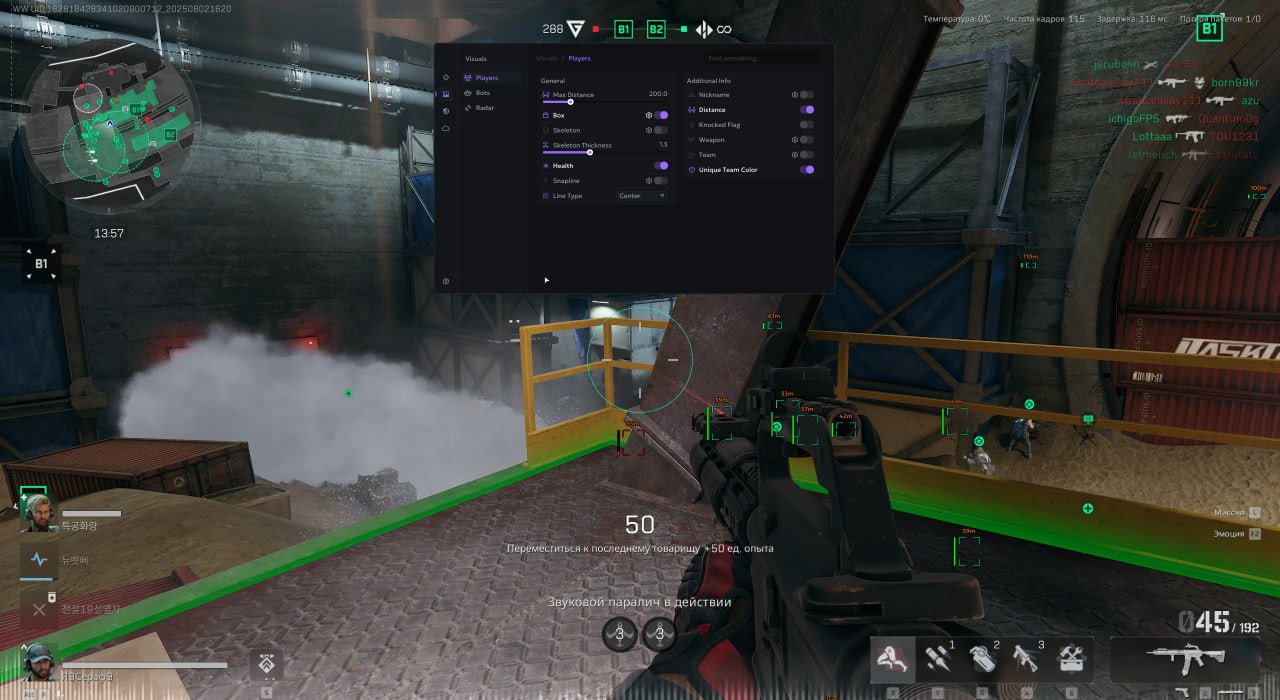Viewport: 1280px width, 700px height.
Task: Turn off the Distance toggle
Action: pos(806,110)
